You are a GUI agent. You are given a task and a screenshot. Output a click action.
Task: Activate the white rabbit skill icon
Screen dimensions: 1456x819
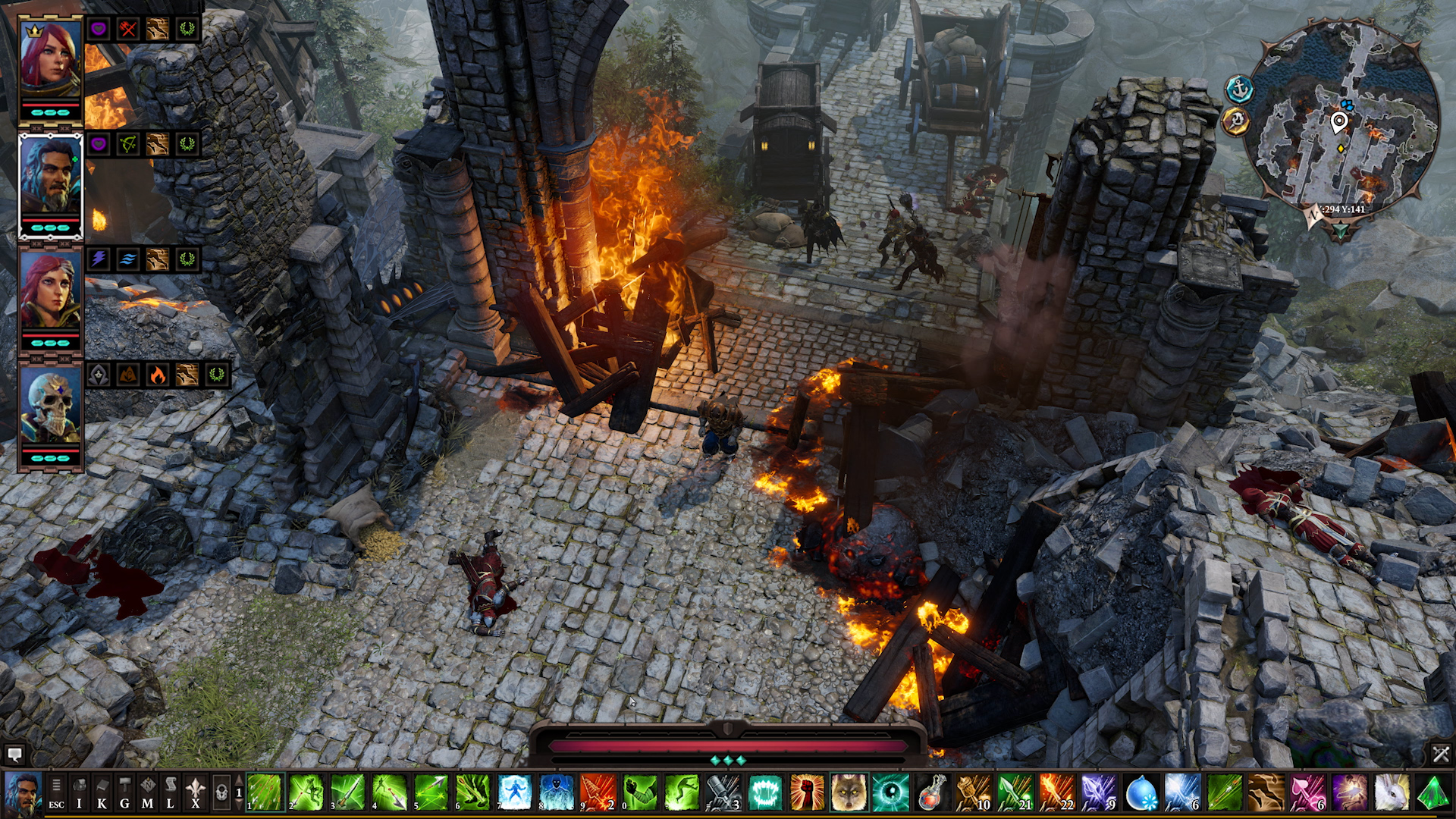click(x=1391, y=792)
